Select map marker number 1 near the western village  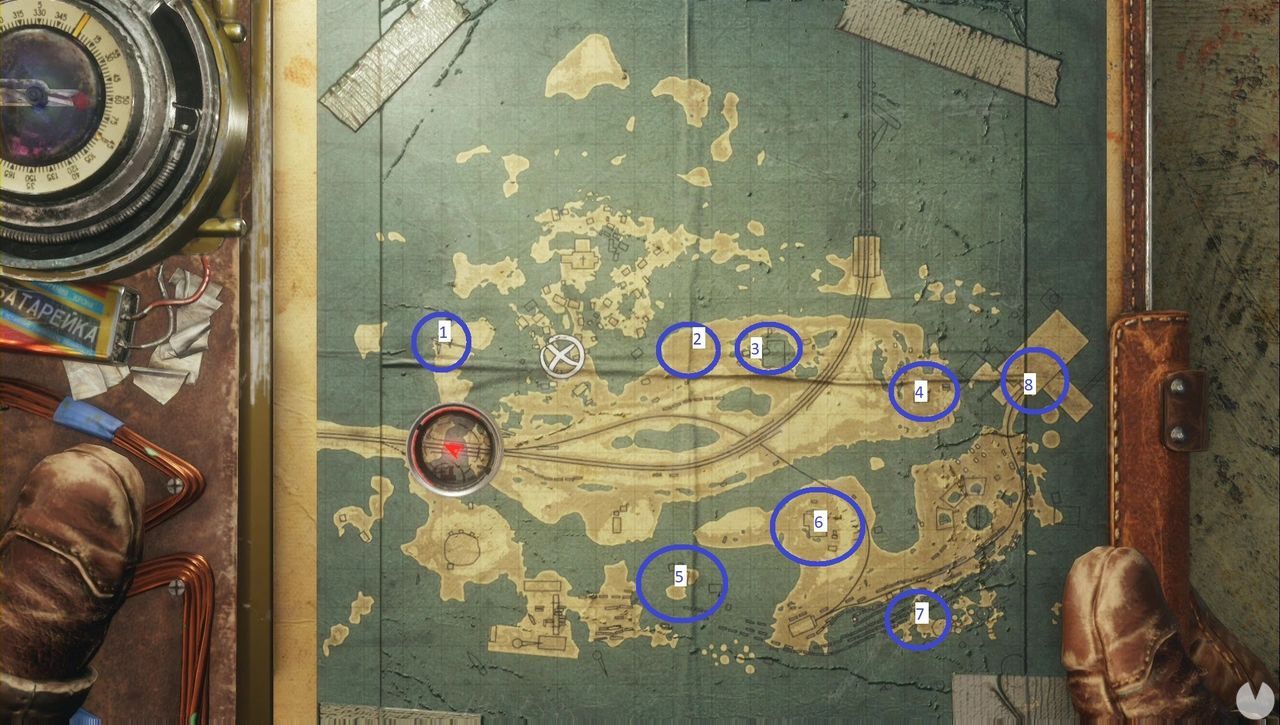pyautogui.click(x=441, y=341)
